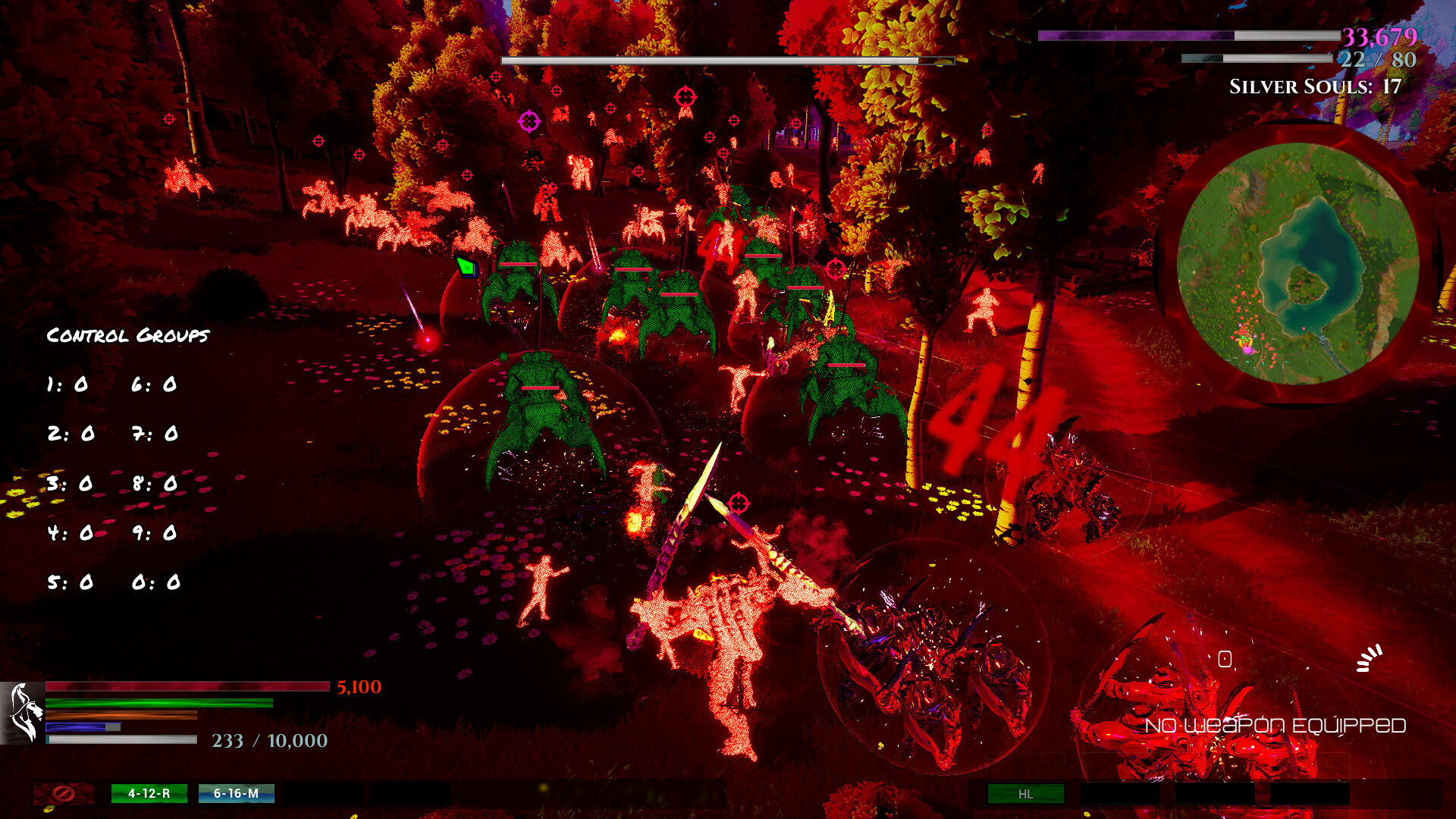Click the red spinner indicator near bottom right
Viewport: 1456px width, 819px height.
[x=1370, y=657]
